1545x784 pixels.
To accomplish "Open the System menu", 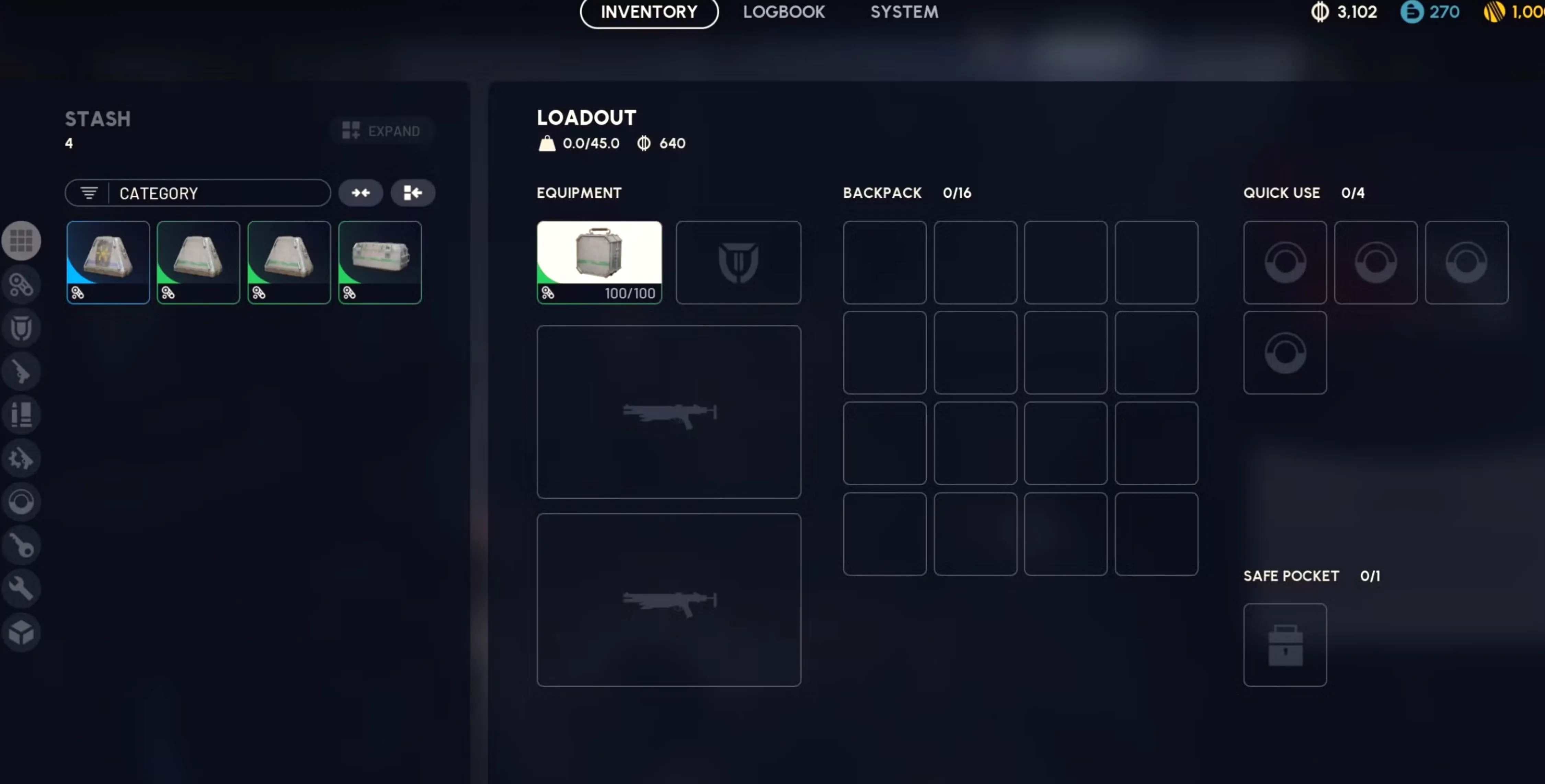I will point(904,12).
